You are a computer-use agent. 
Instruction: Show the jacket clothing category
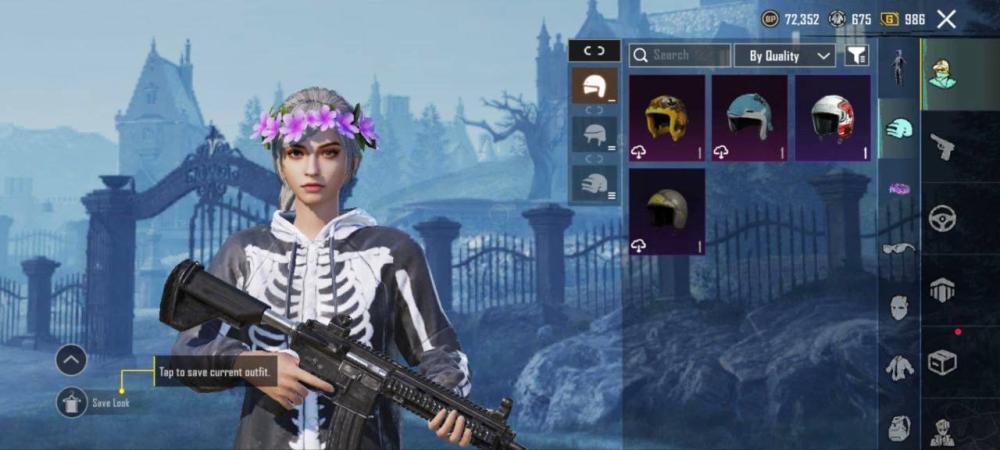point(899,368)
